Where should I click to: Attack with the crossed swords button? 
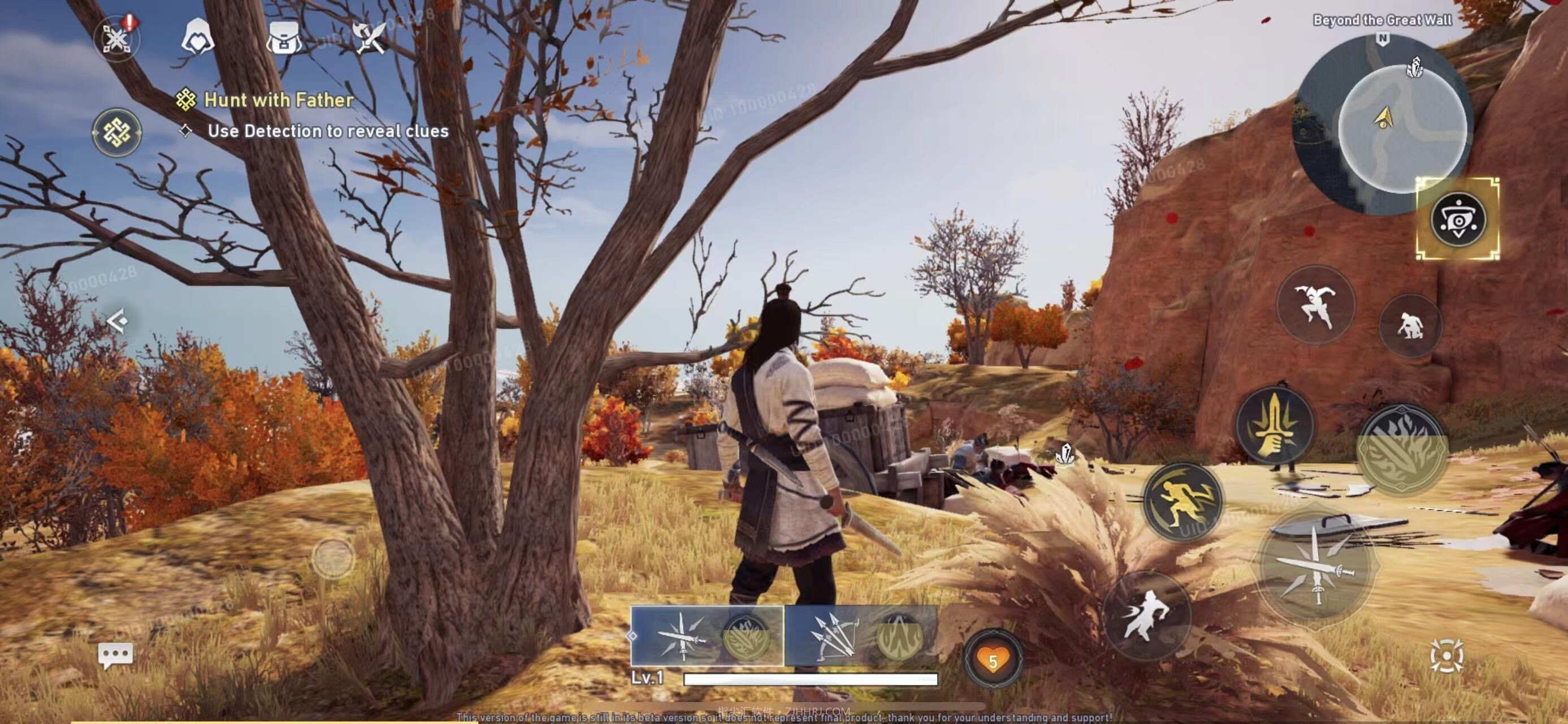point(1315,567)
